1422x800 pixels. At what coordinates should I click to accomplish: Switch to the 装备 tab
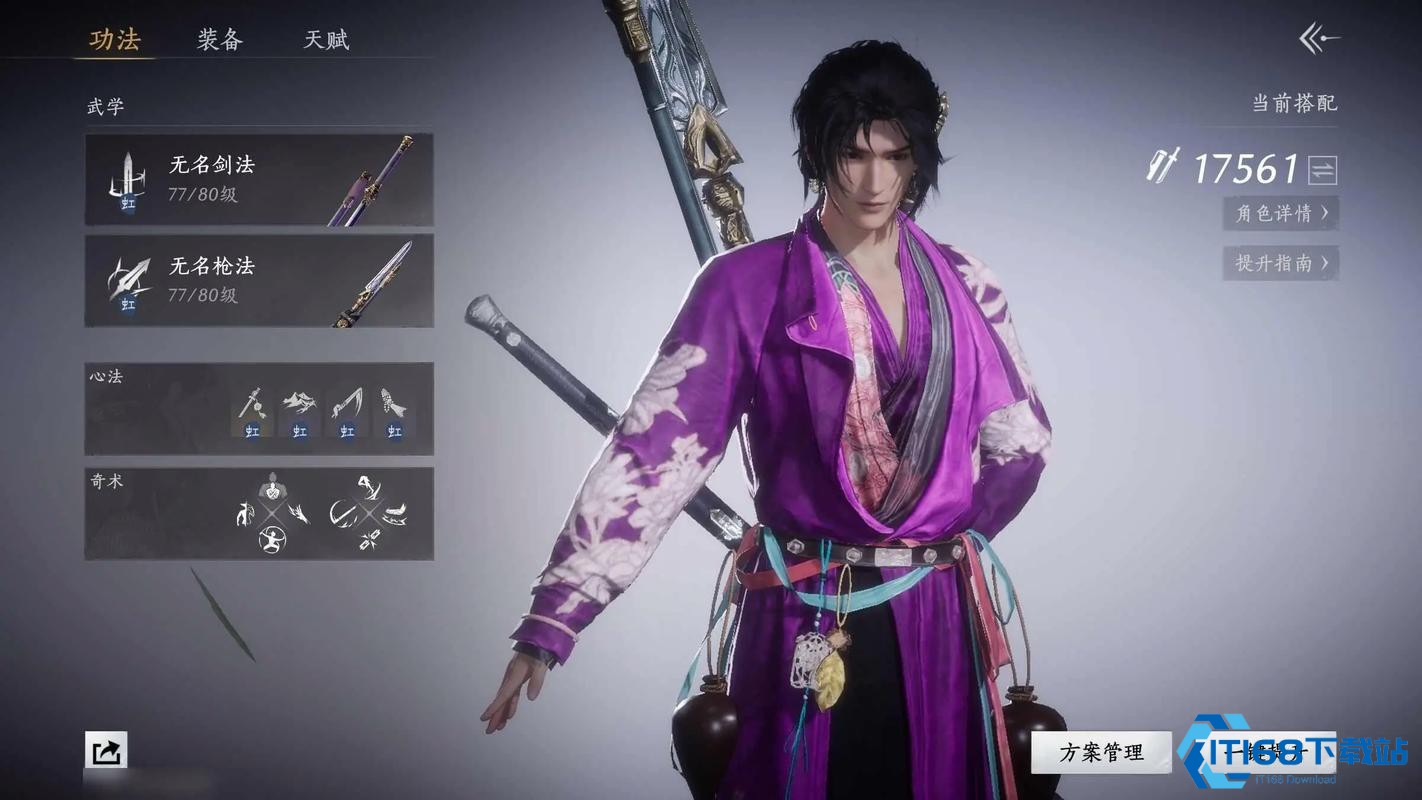click(222, 40)
